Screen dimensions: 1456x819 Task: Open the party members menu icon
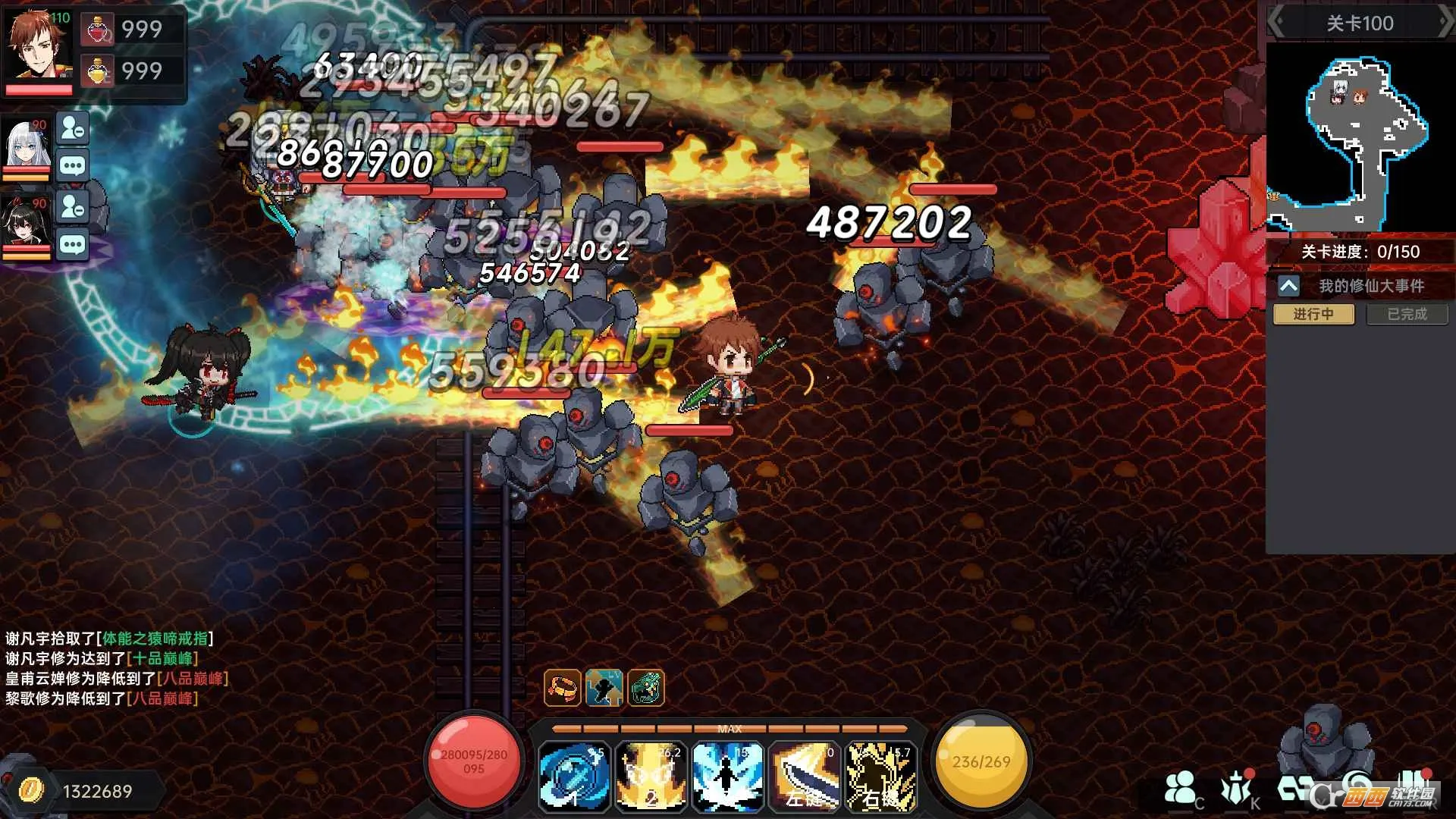pos(1181,789)
